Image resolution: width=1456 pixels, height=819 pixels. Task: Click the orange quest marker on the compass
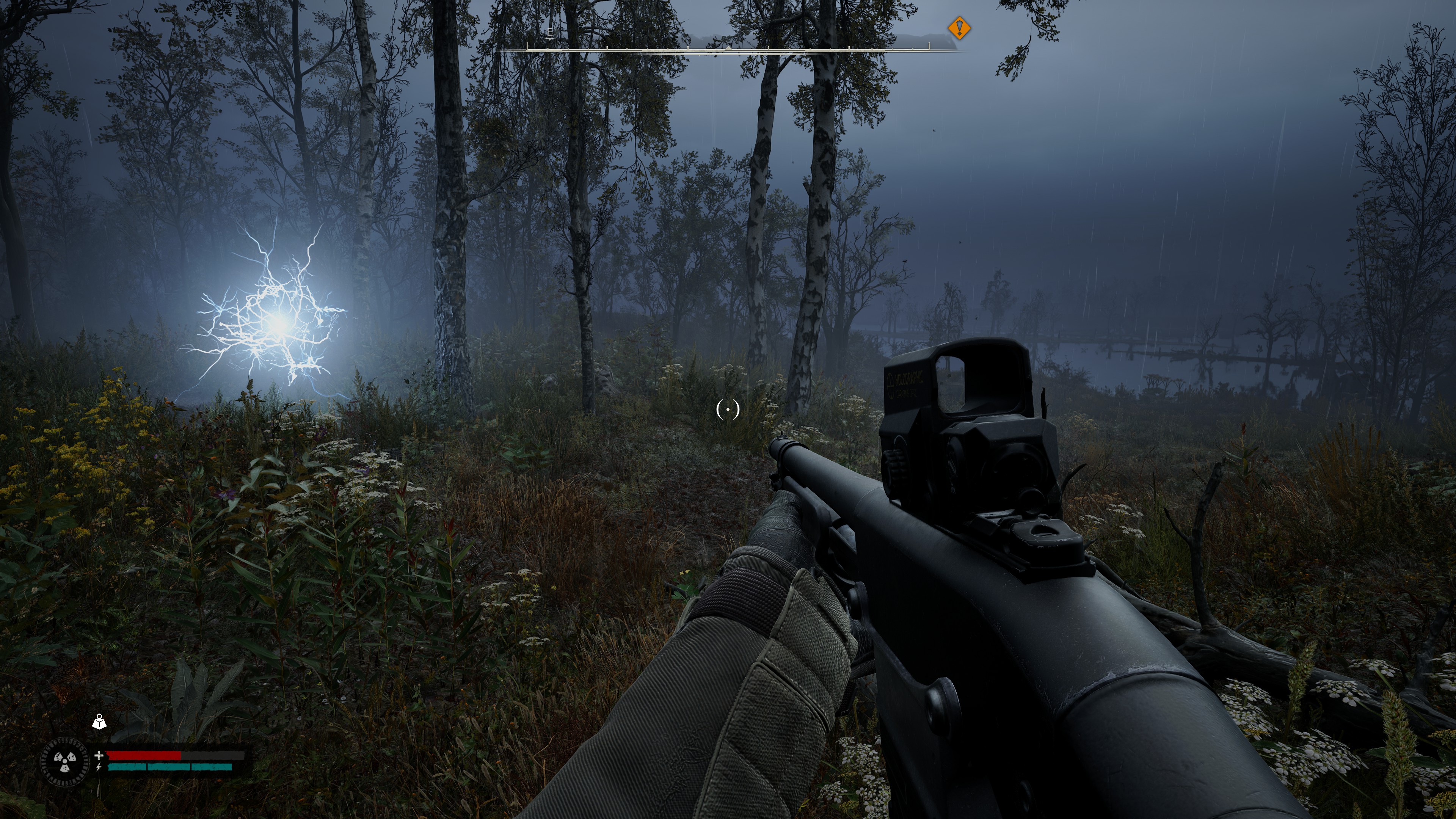click(x=959, y=28)
